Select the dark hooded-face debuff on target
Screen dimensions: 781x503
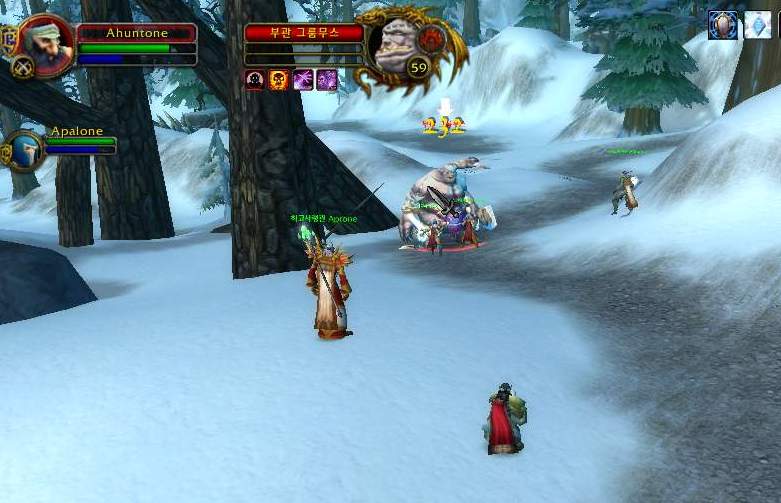pyautogui.click(x=255, y=80)
